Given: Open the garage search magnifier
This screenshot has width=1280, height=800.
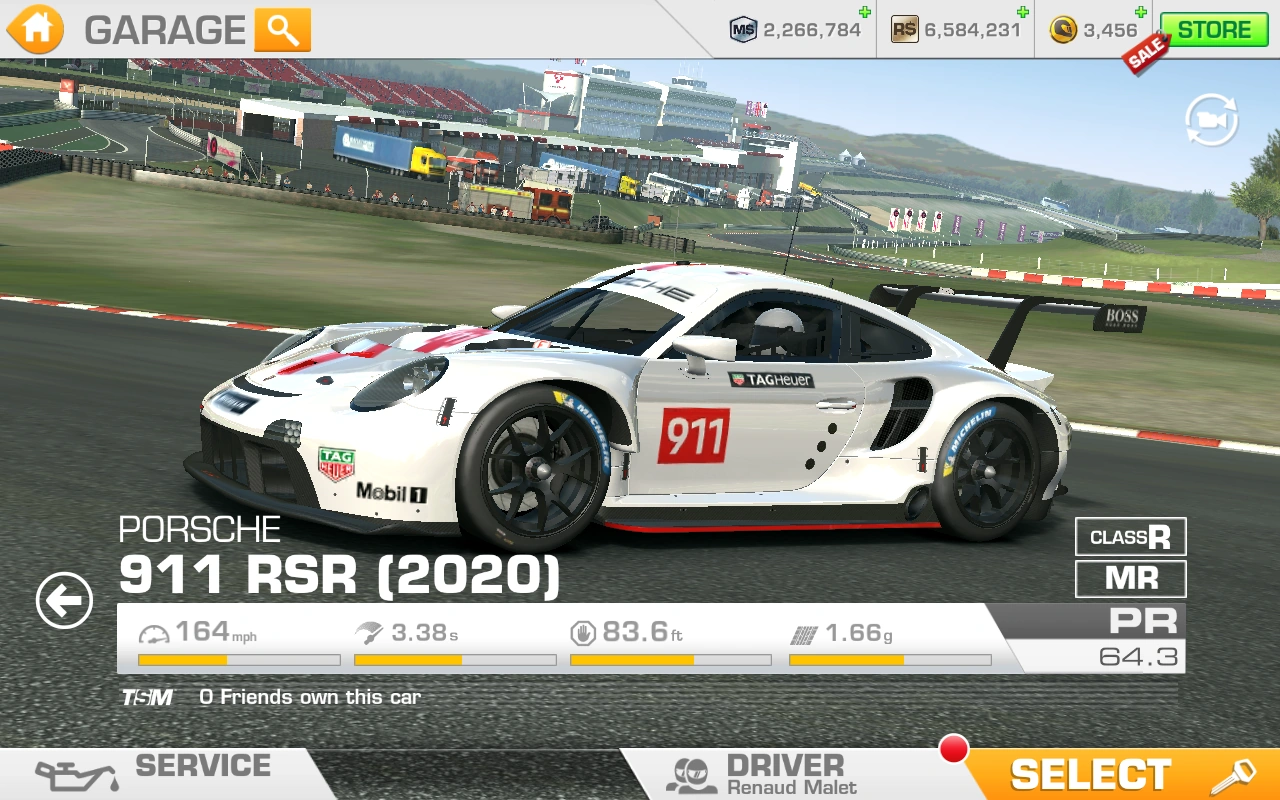Looking at the screenshot, I should click(282, 30).
